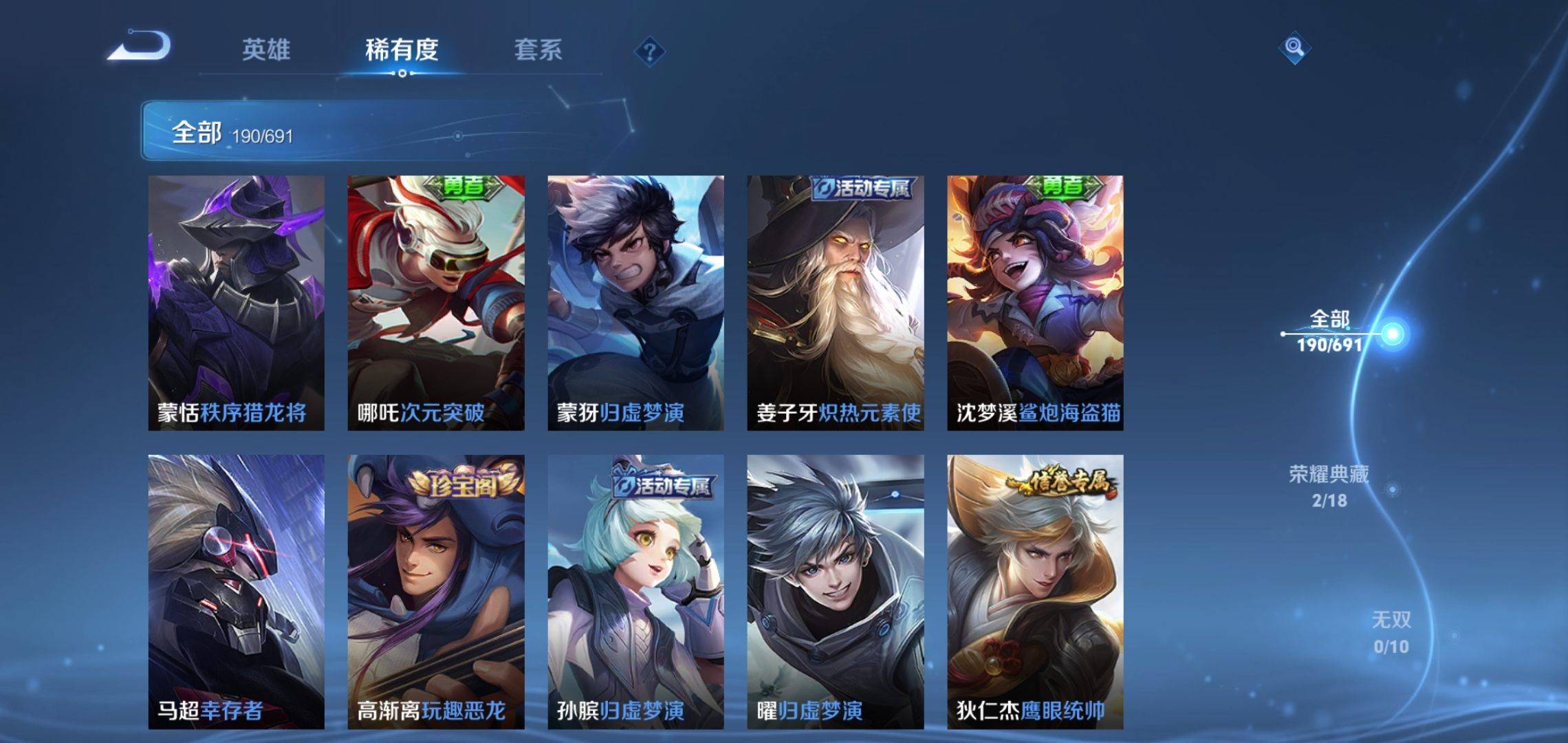Select the 姜子牙 炽热元素使 skin card

click(x=835, y=303)
